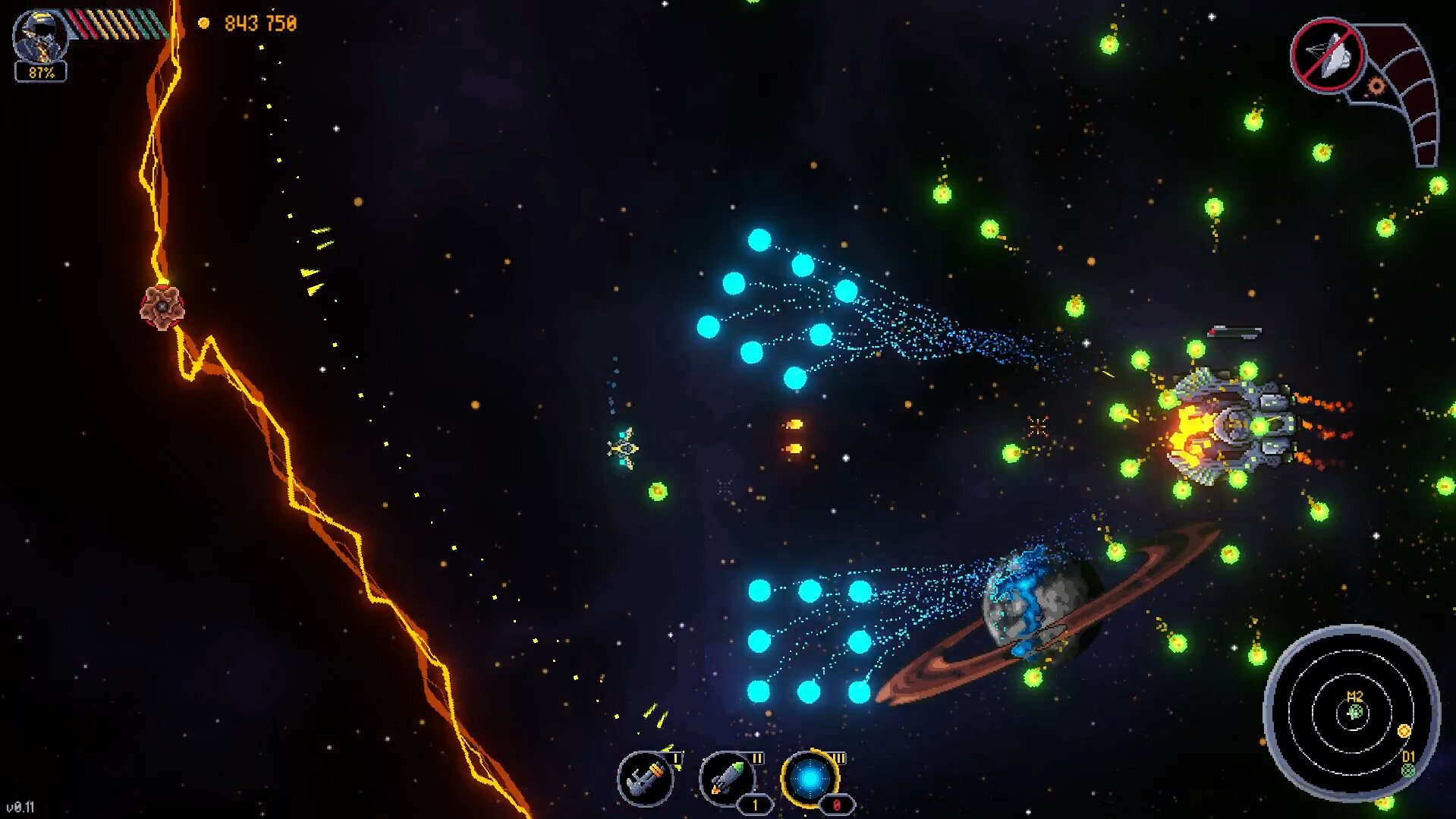This screenshot has height=819, width=1456.
Task: Click the red '0' shield charge counter
Action: click(x=838, y=805)
